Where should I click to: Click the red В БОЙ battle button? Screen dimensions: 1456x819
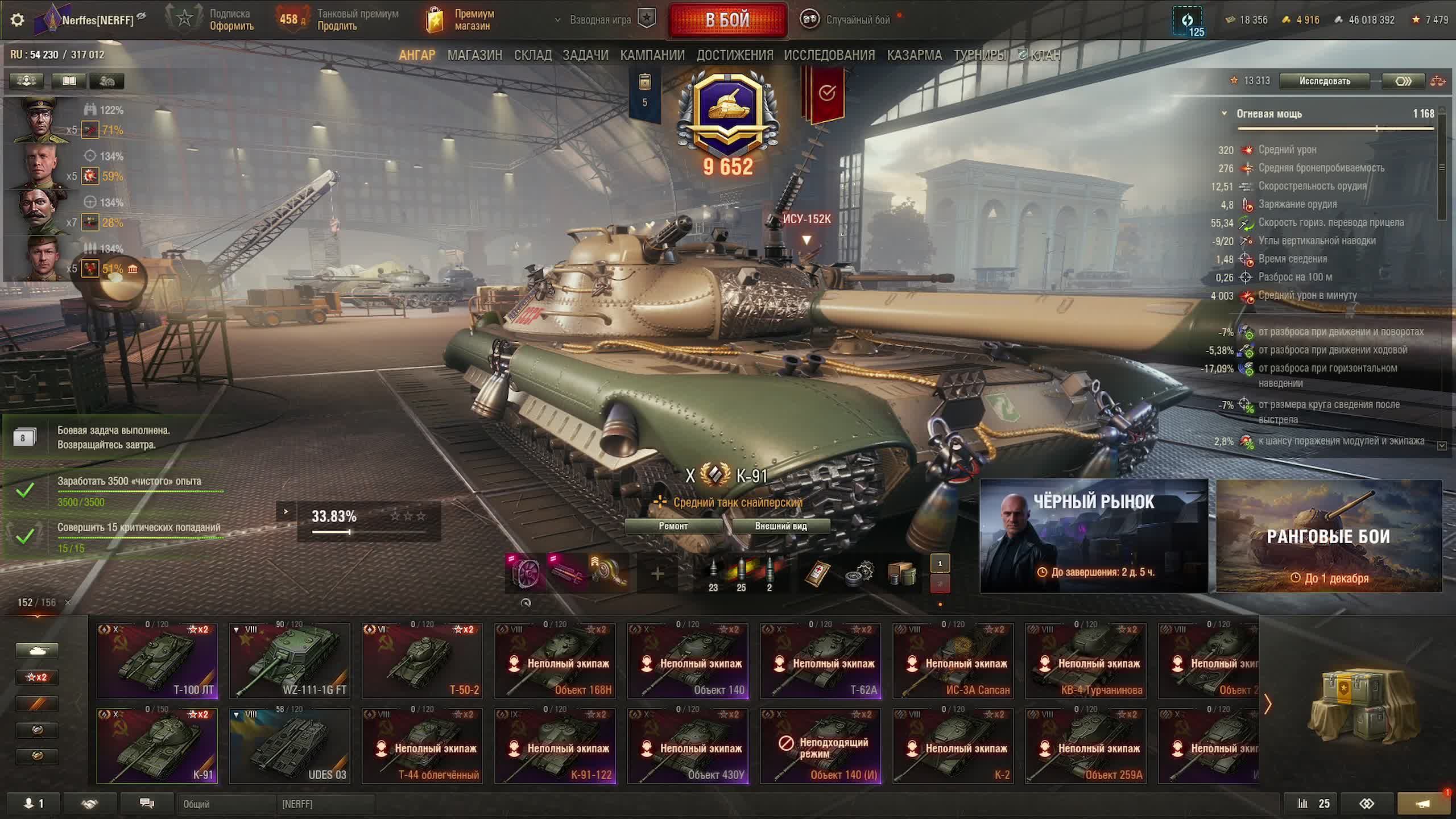coord(727,20)
